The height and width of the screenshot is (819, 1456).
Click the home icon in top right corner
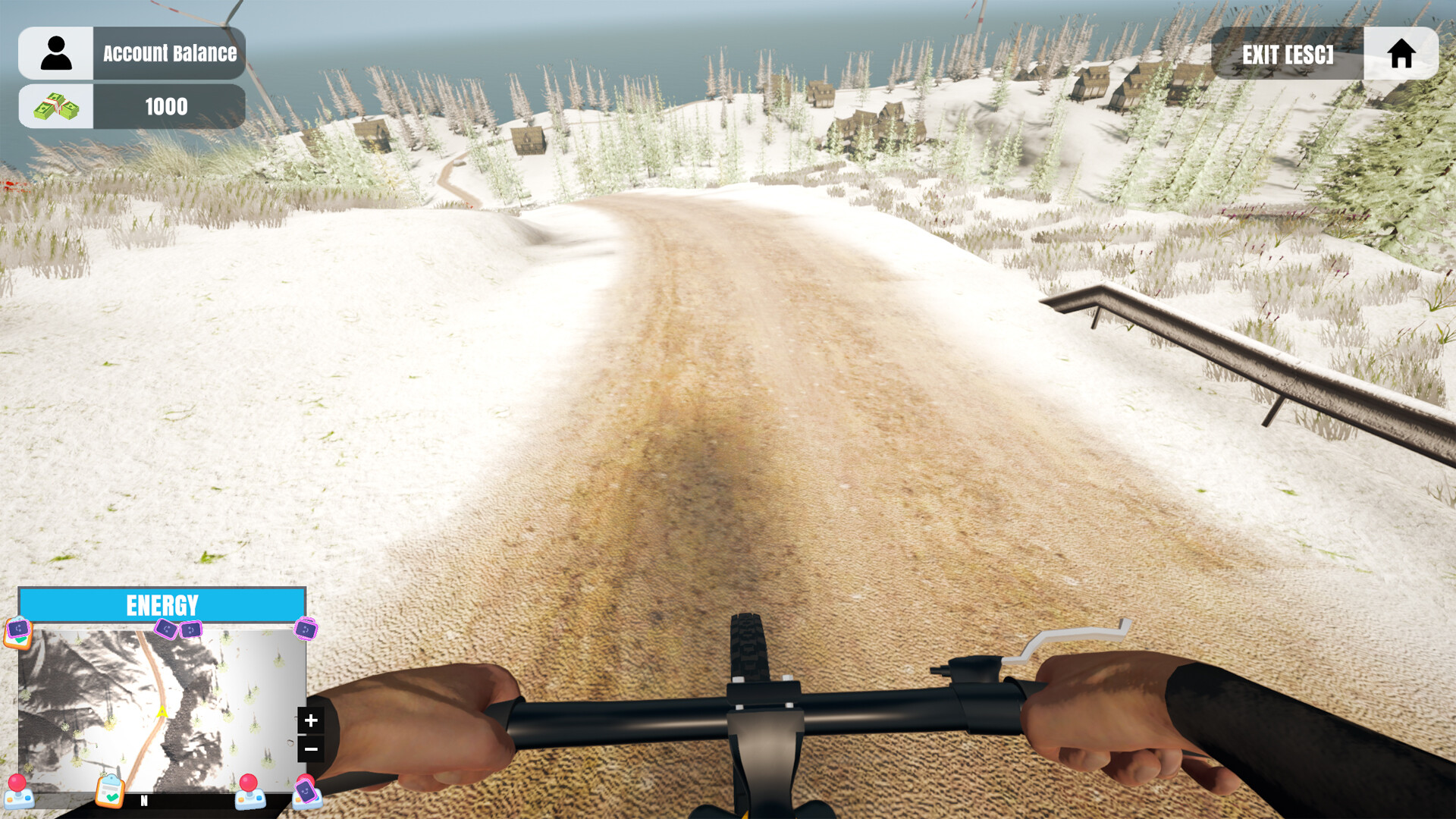[x=1401, y=52]
